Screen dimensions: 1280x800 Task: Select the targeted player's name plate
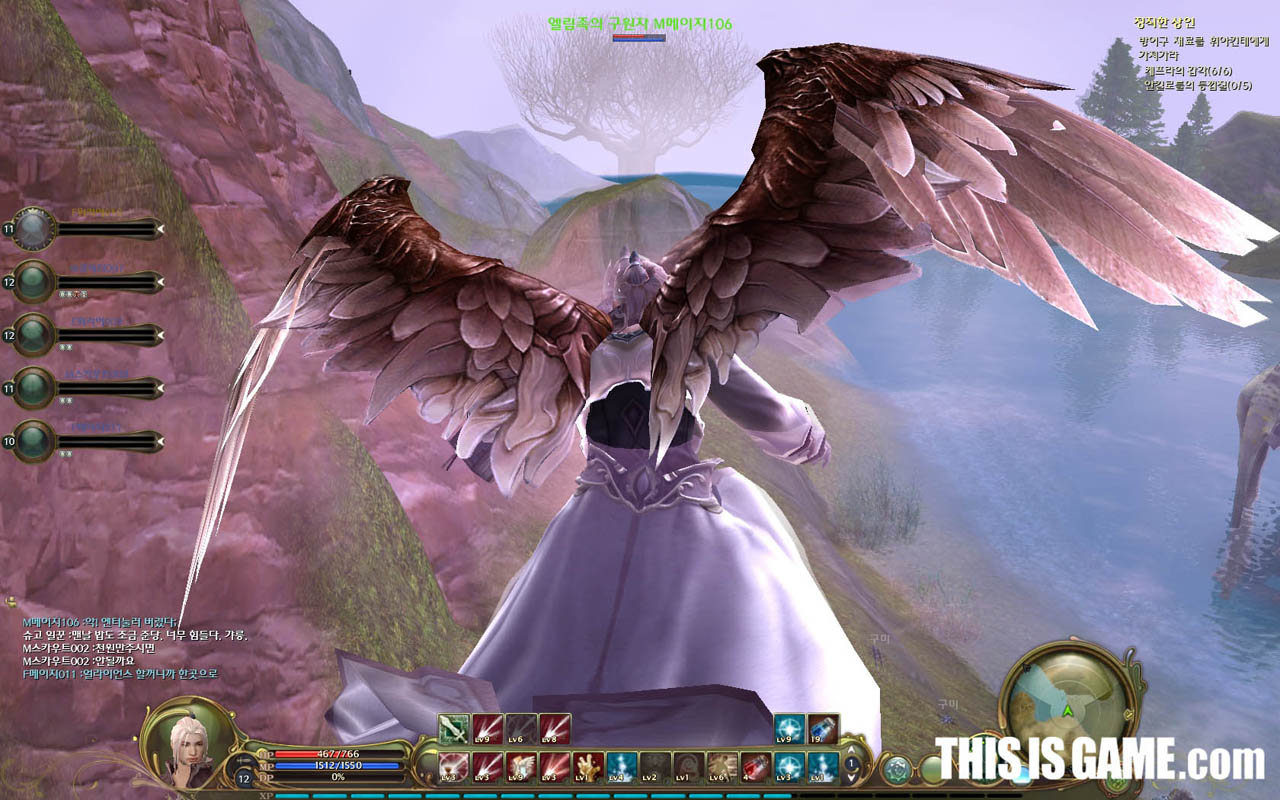pyautogui.click(x=640, y=23)
